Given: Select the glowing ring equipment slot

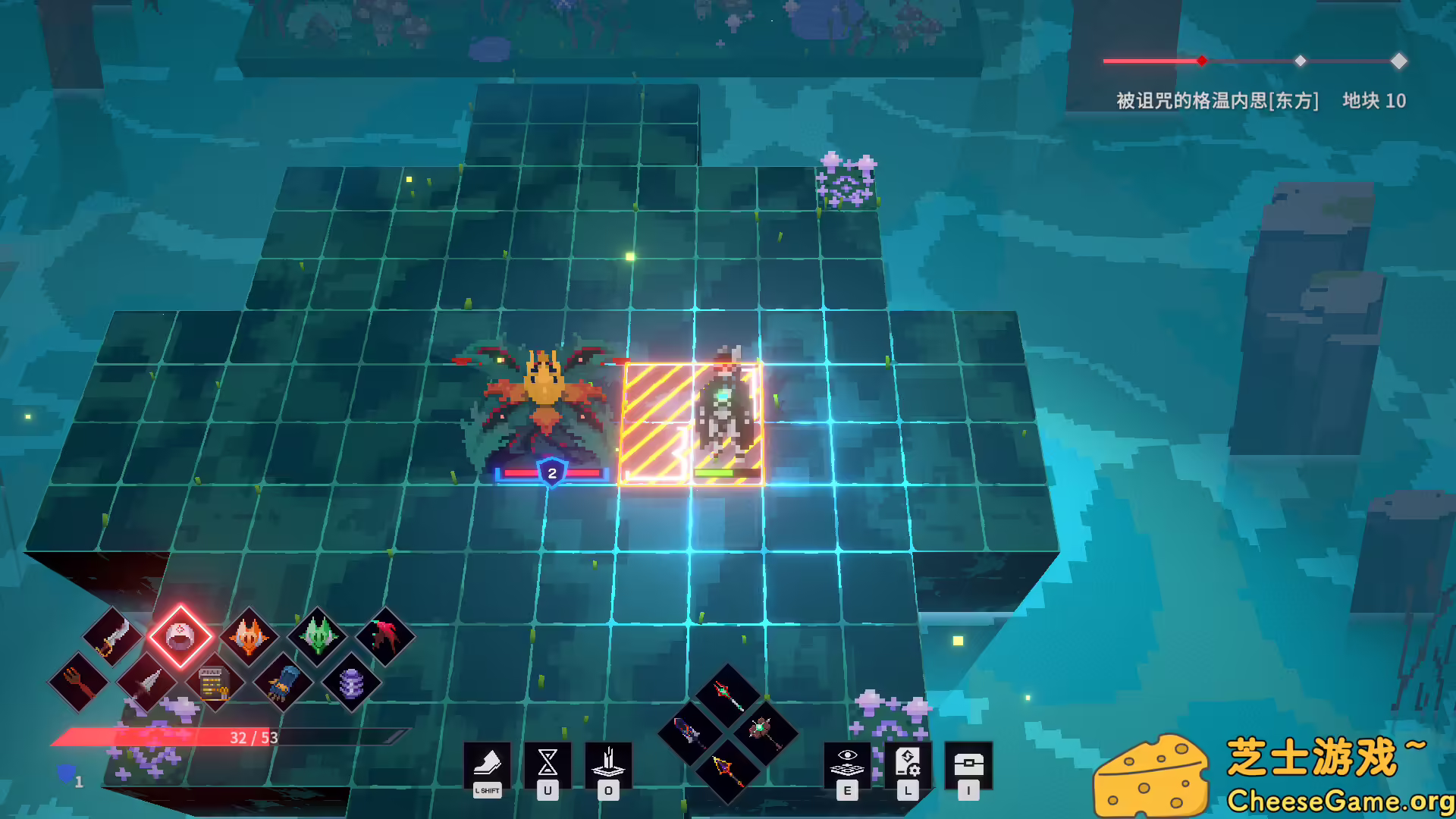Looking at the screenshot, I should pyautogui.click(x=180, y=637).
